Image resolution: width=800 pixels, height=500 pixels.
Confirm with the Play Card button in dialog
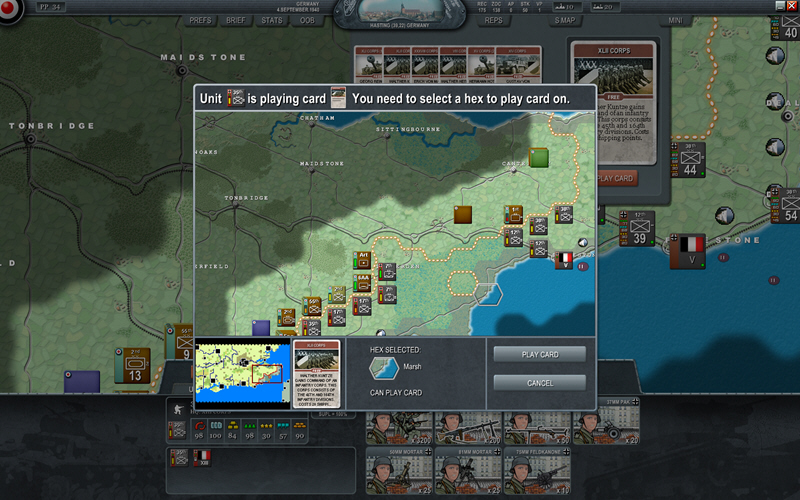pyautogui.click(x=540, y=355)
